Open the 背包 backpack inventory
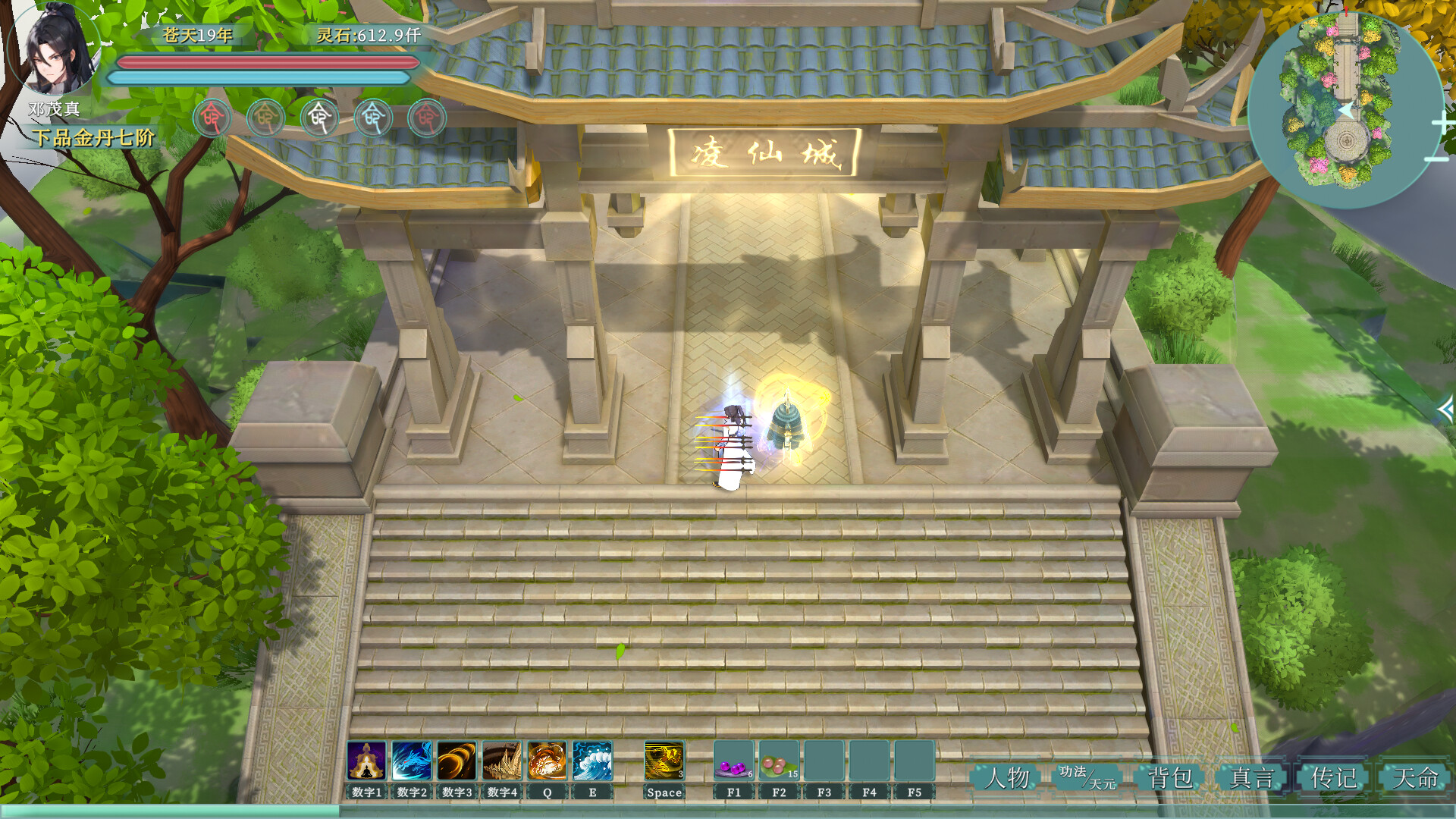Image resolution: width=1456 pixels, height=819 pixels. [x=1170, y=777]
